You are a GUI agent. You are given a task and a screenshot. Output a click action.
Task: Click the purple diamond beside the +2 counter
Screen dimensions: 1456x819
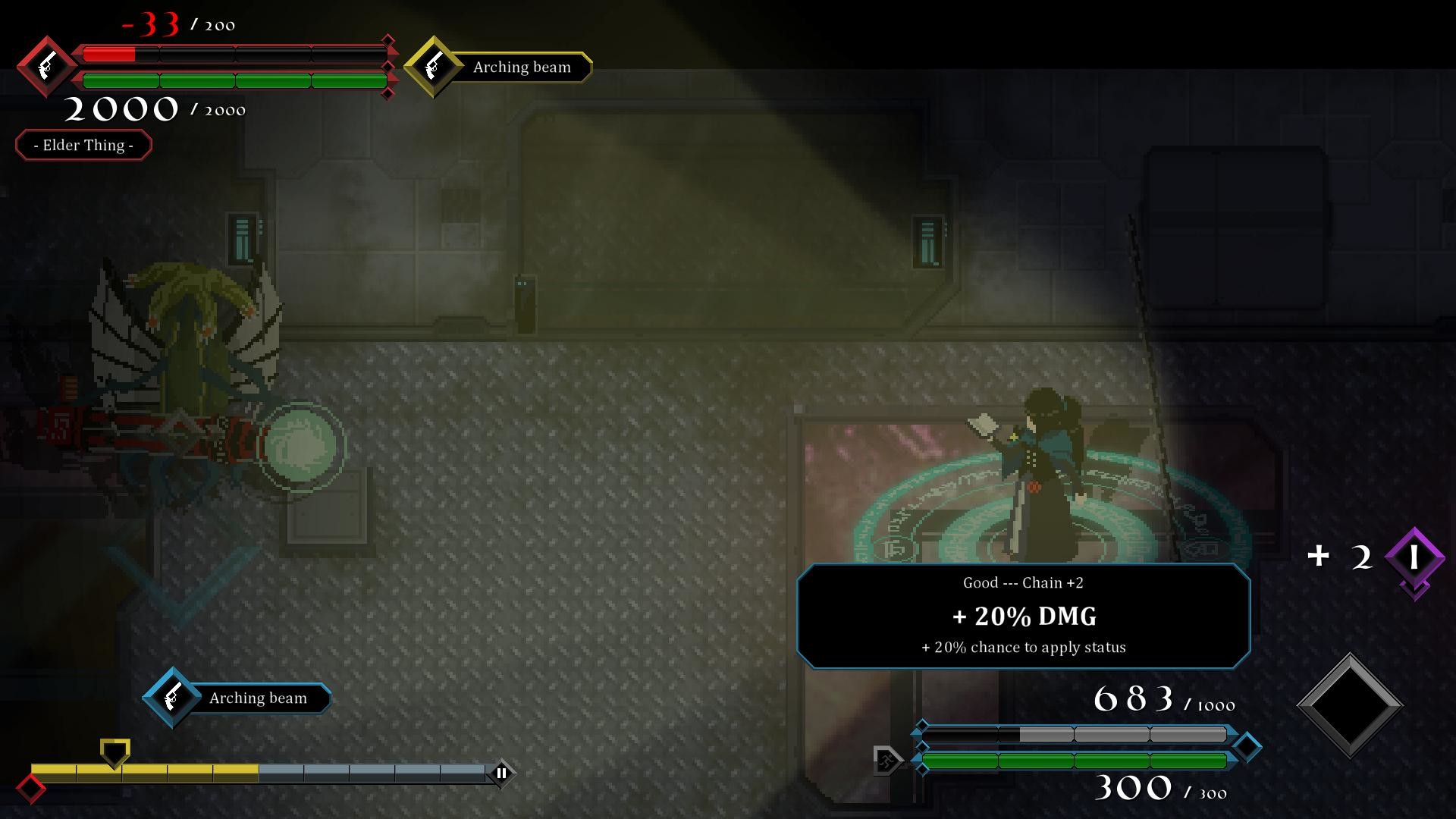1415,557
